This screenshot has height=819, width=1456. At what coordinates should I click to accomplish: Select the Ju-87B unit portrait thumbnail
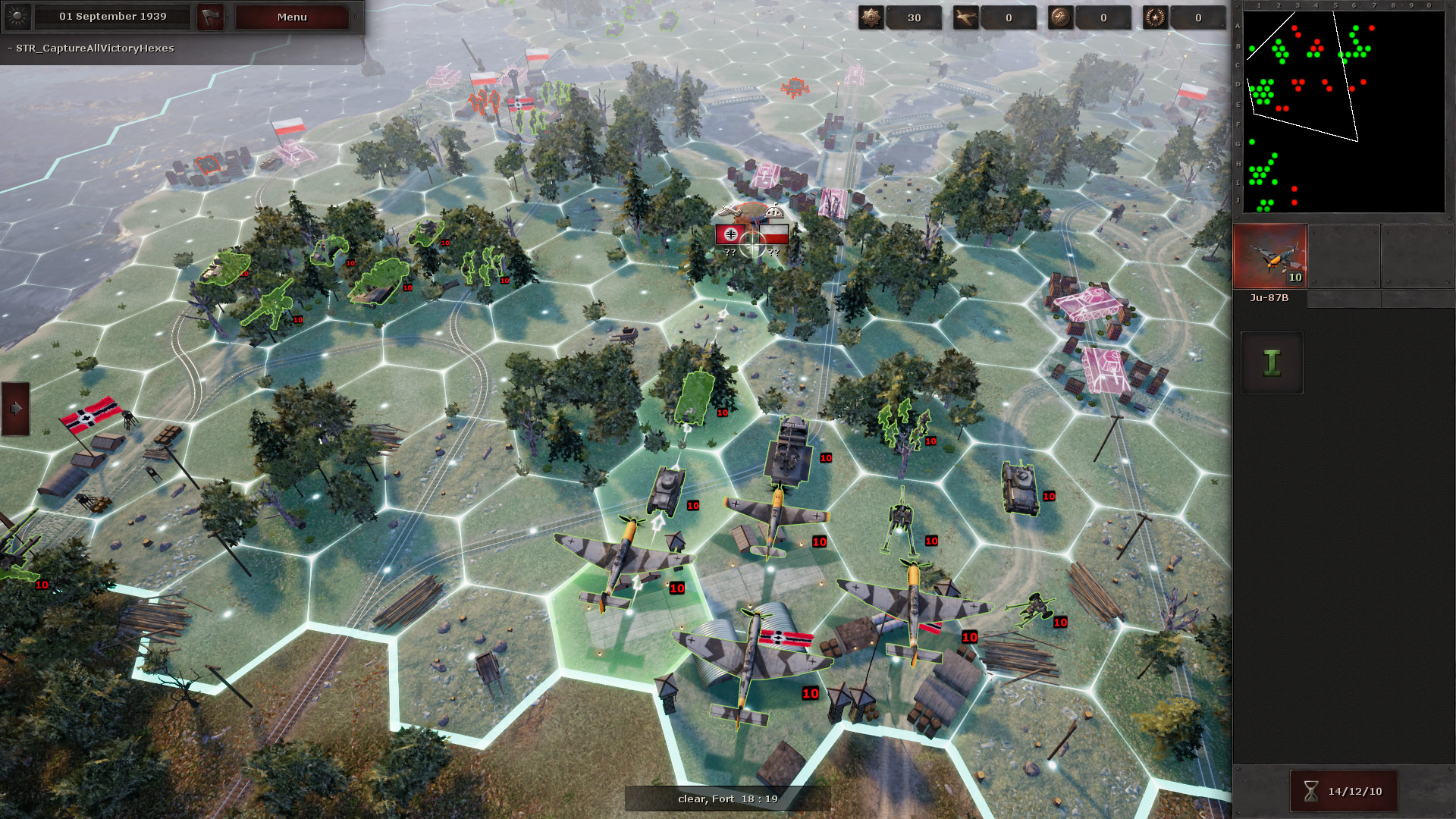(1270, 256)
